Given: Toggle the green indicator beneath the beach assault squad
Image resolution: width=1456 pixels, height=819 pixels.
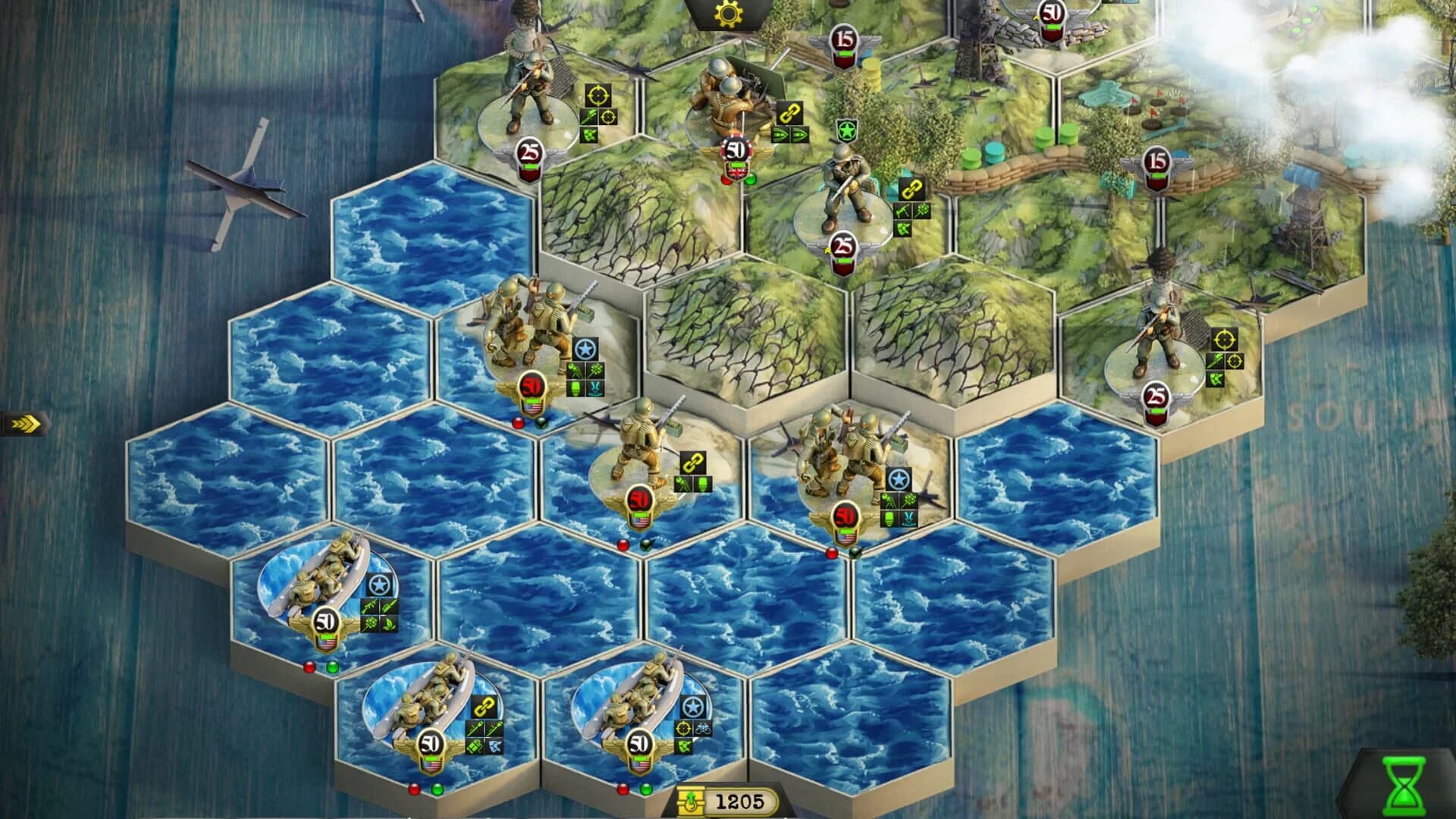Looking at the screenshot, I should pos(540,423).
